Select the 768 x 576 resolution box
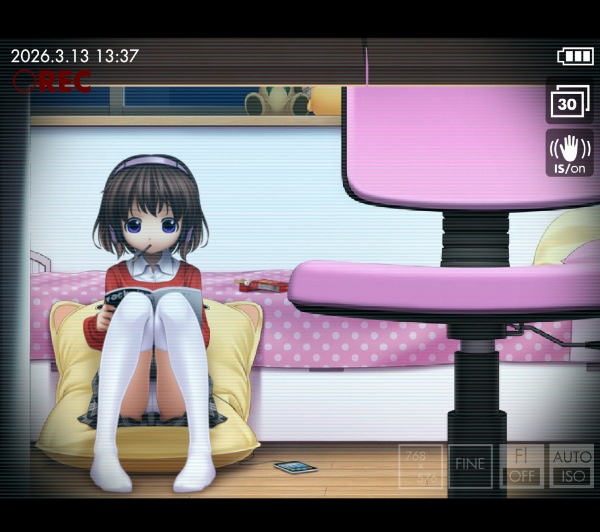Image resolution: width=600 pixels, height=532 pixels. 420,466
